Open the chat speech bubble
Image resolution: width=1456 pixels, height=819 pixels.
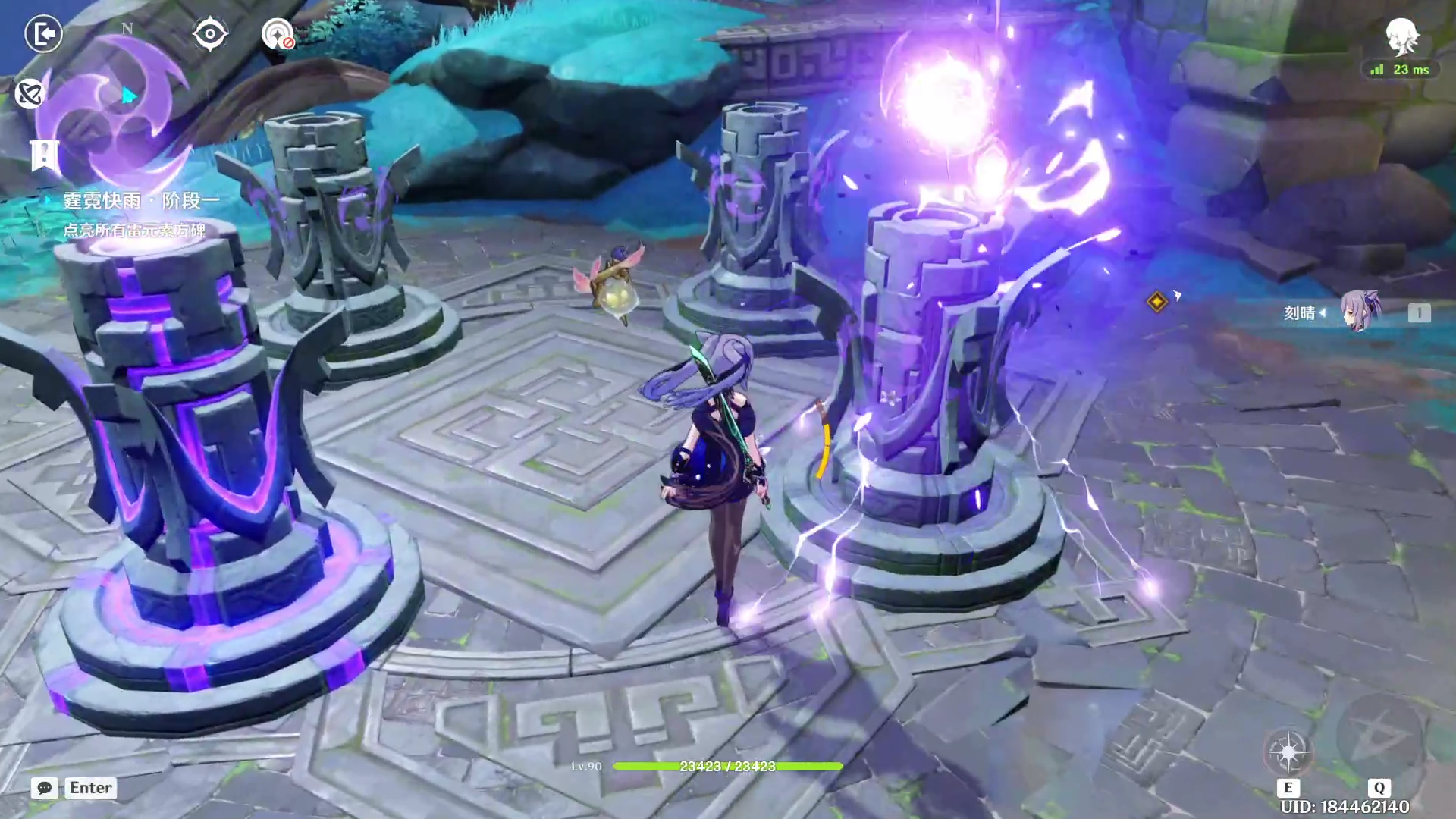[x=45, y=788]
